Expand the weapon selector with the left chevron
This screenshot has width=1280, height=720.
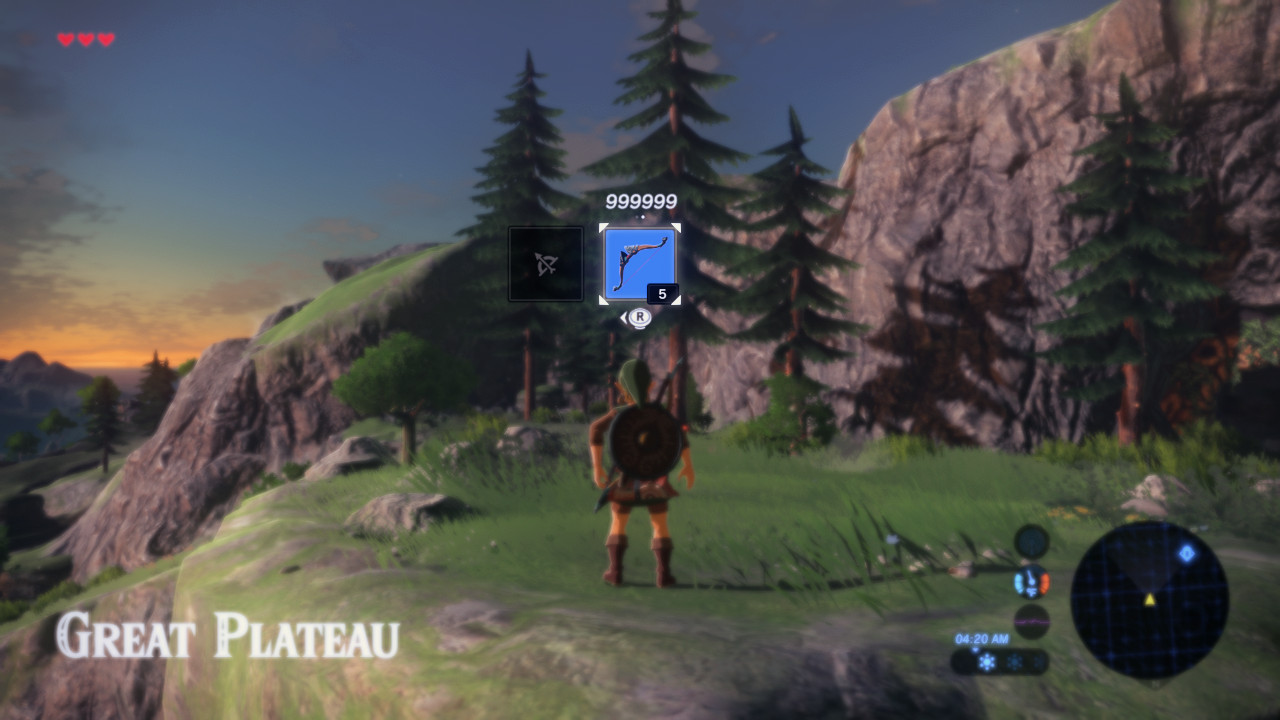pyautogui.click(x=625, y=316)
